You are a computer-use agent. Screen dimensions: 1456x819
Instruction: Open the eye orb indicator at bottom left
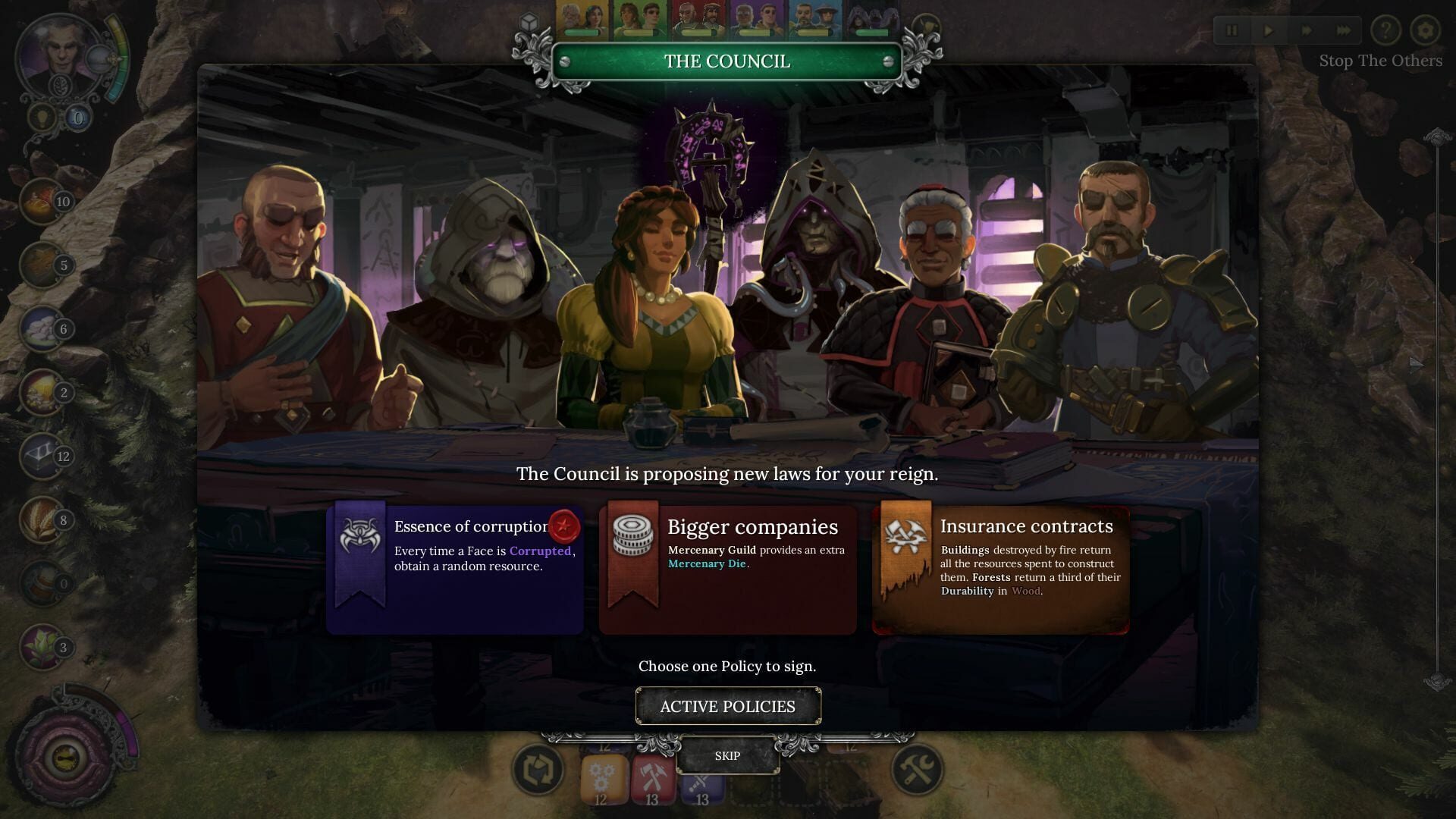point(64,758)
